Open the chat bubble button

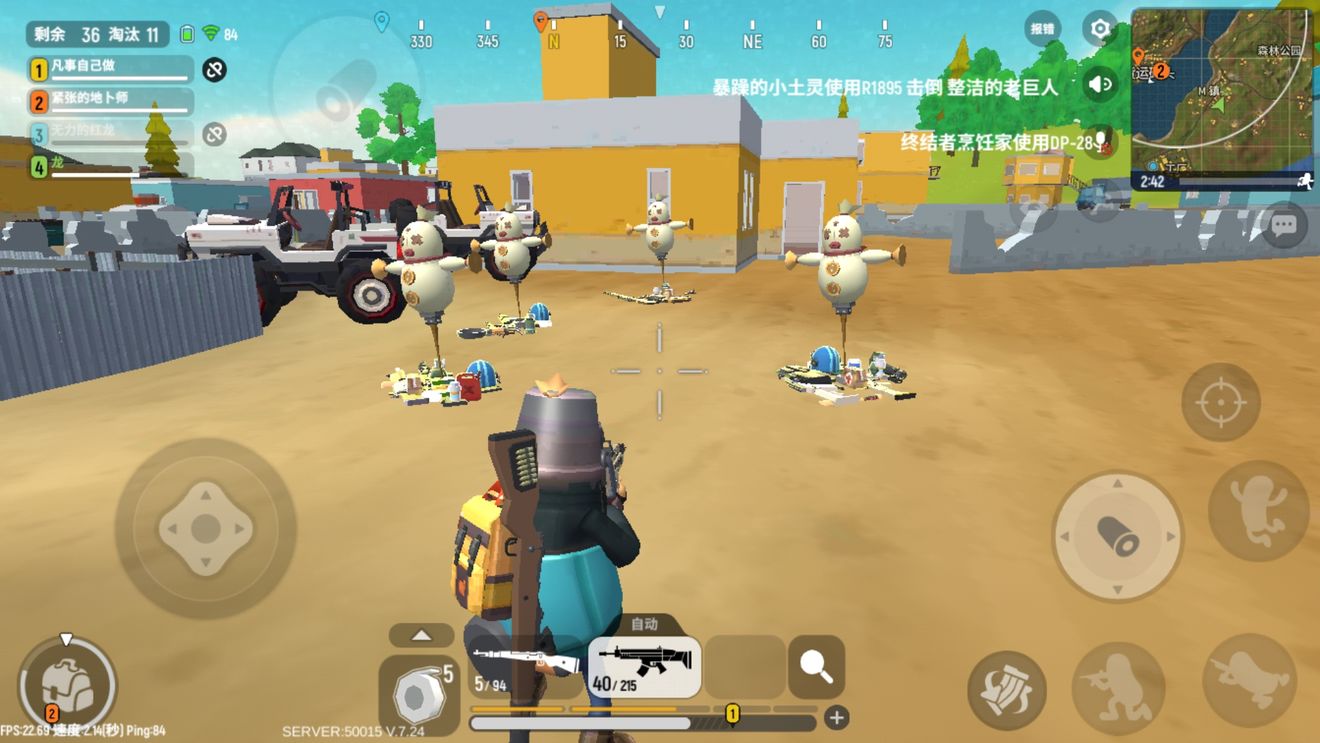[x=1284, y=226]
